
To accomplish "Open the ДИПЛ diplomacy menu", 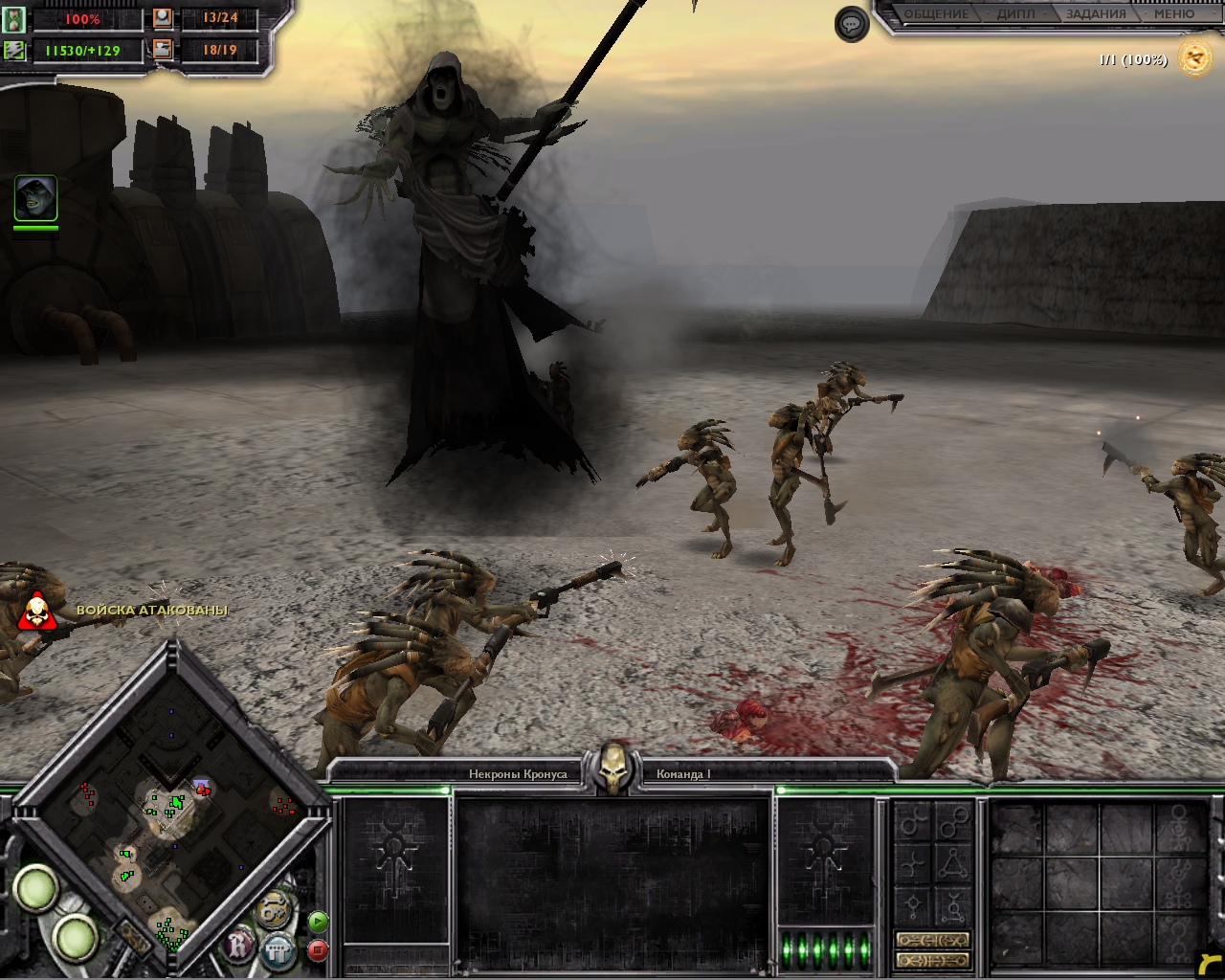I will click(1015, 14).
